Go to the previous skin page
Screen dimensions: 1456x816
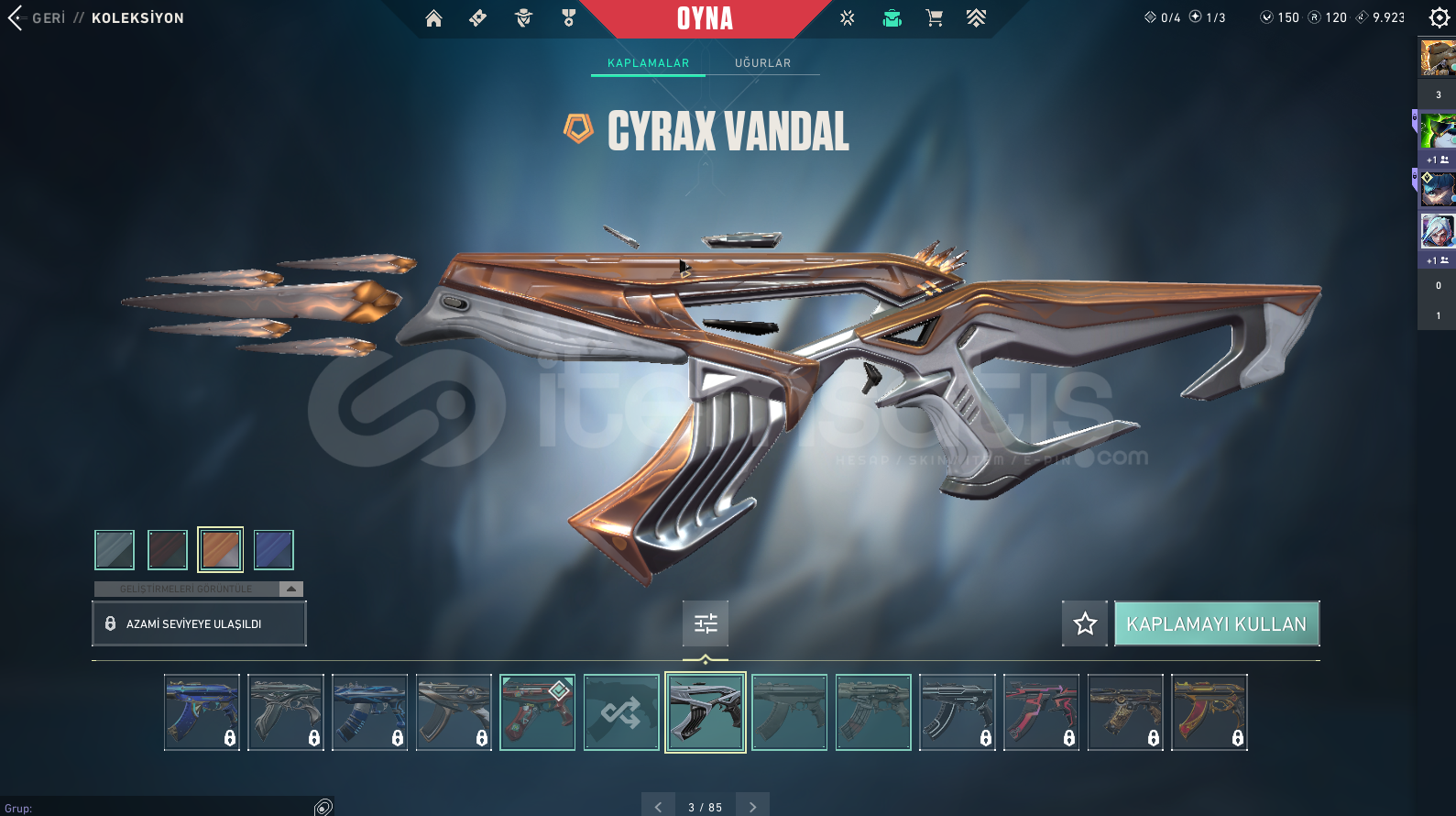658,807
